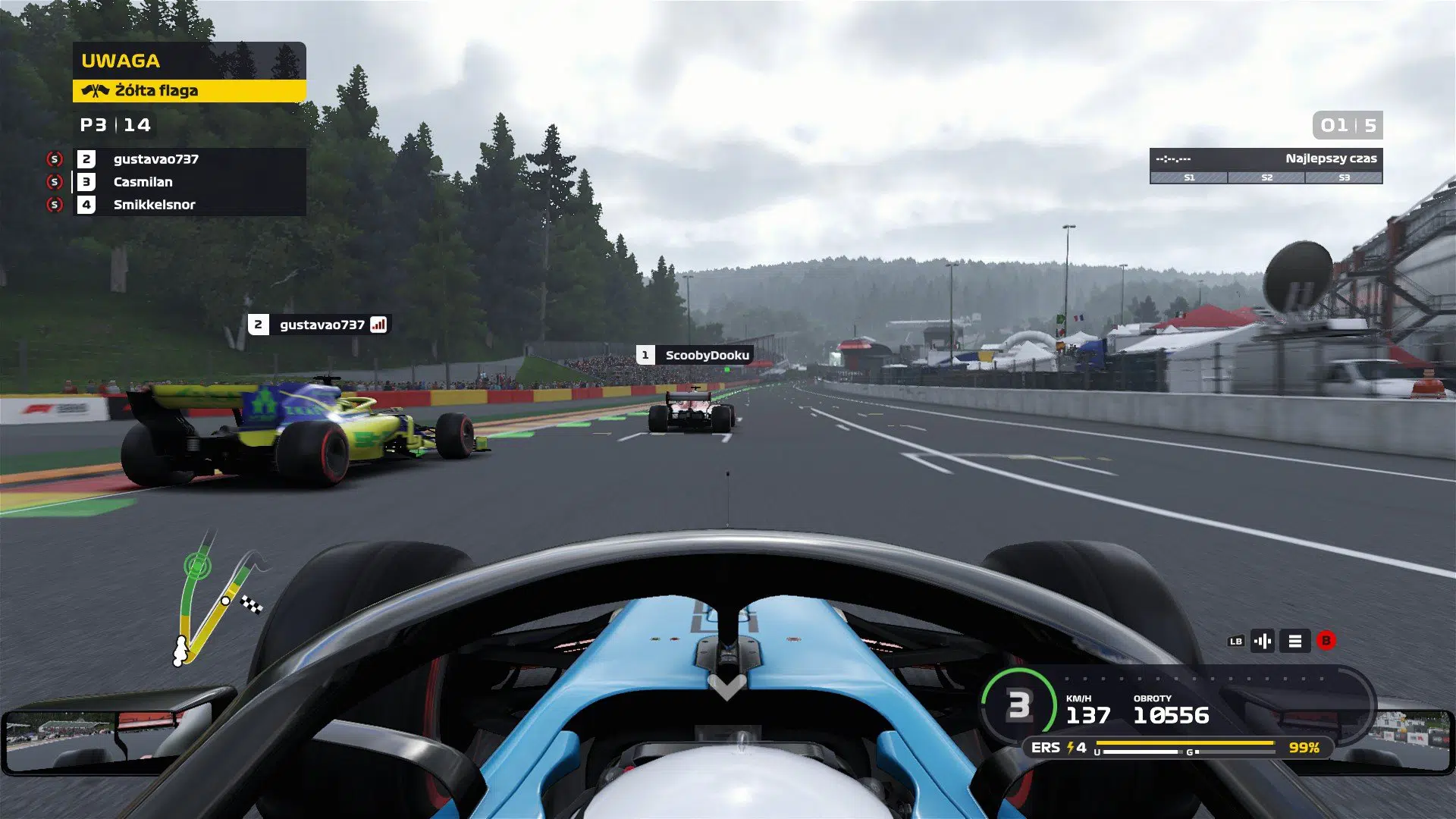Image resolution: width=1456 pixels, height=819 pixels.
Task: Click the network signal icon beside gustavao737 tag
Action: tap(379, 325)
